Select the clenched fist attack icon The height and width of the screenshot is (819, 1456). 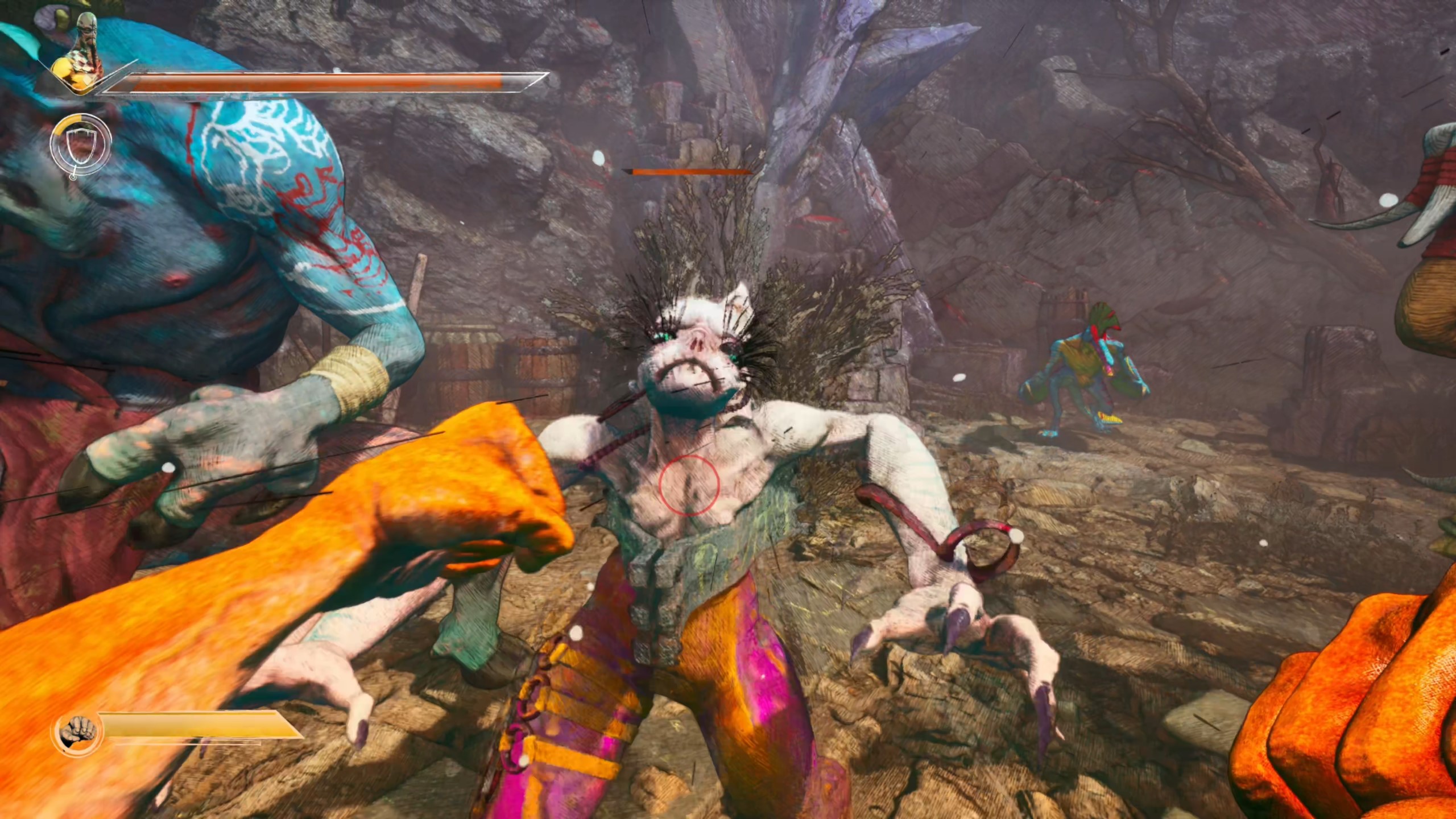coord(77,732)
